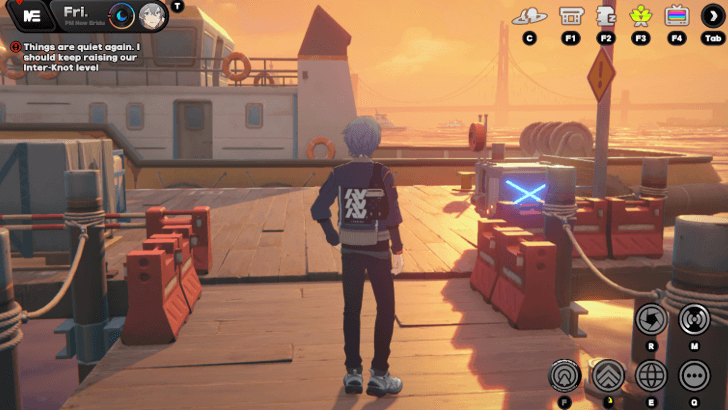Viewport: 728px width, 410px height.
Task: Open the sleeping head icon with a Z
Action: [x=606, y=16]
